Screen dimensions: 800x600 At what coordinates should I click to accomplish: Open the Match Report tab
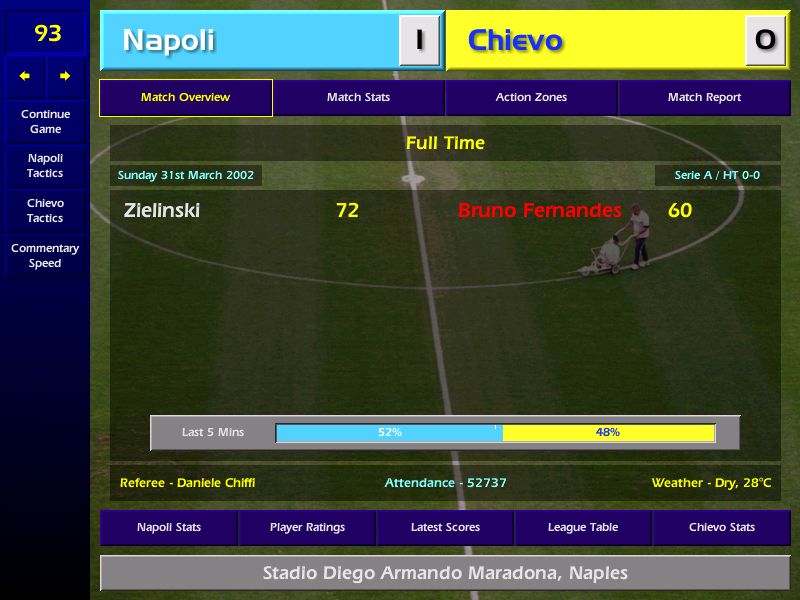tap(704, 98)
